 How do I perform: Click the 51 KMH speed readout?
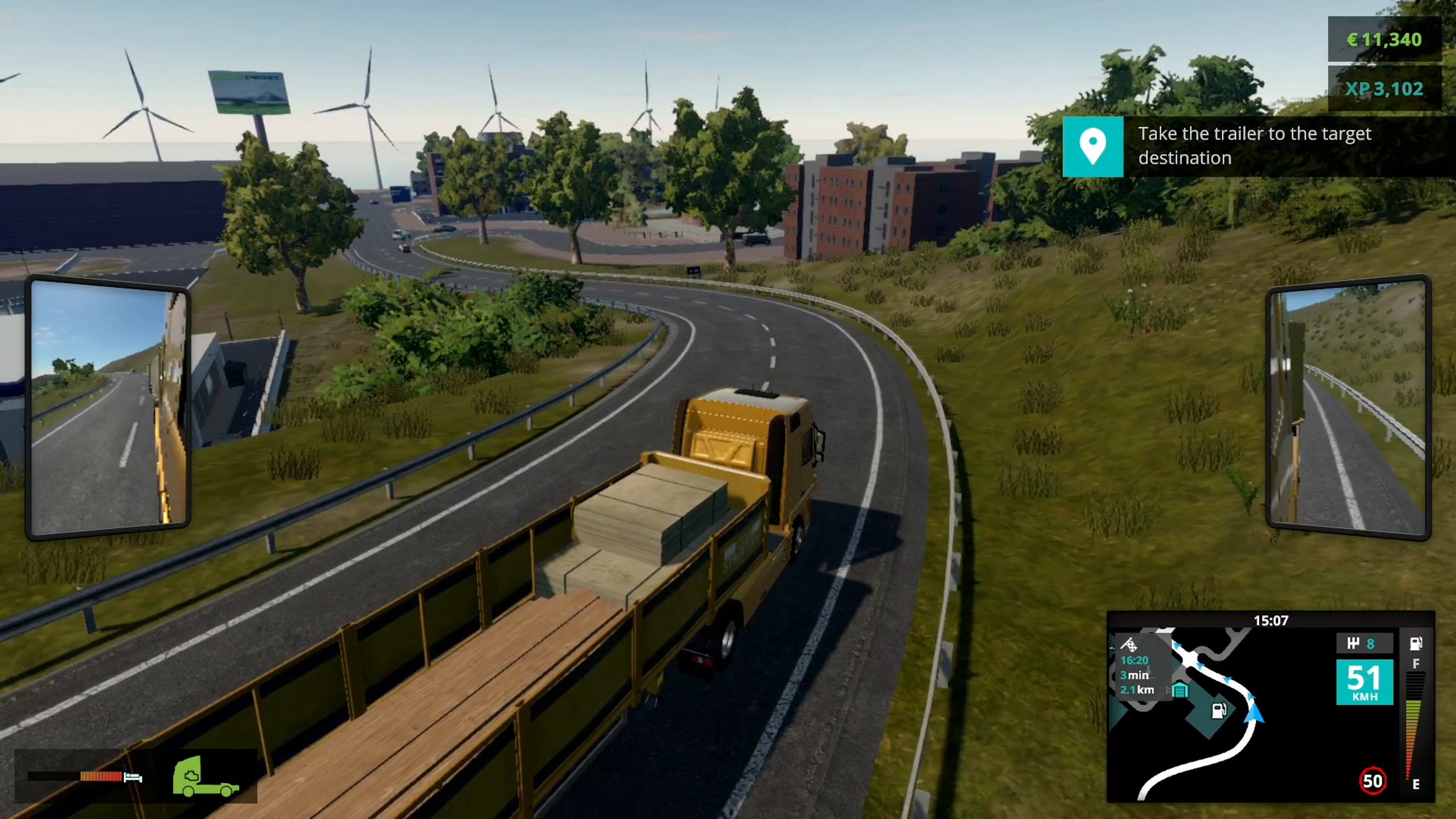coord(1365,681)
